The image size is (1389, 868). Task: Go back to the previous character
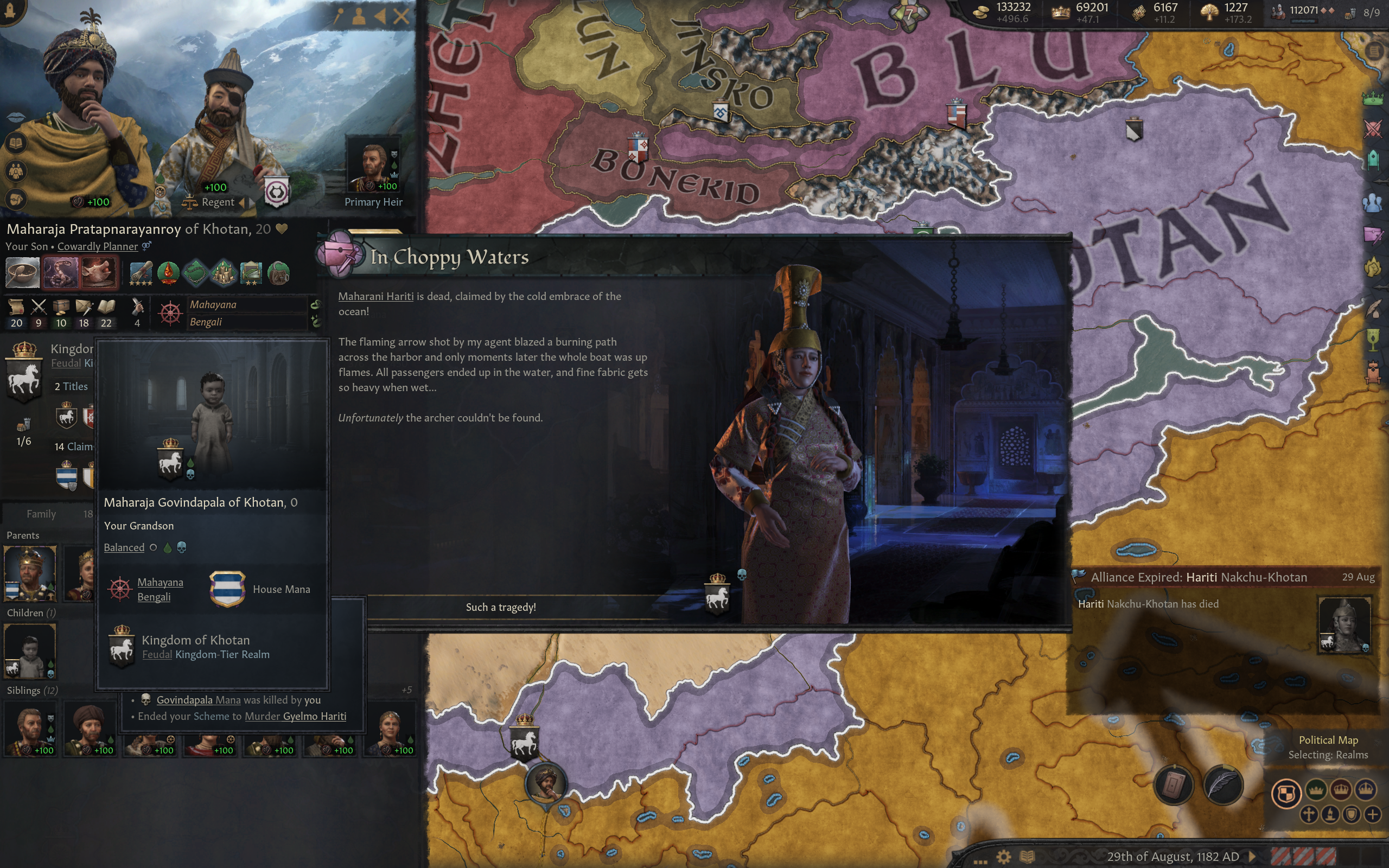pyautogui.click(x=380, y=16)
